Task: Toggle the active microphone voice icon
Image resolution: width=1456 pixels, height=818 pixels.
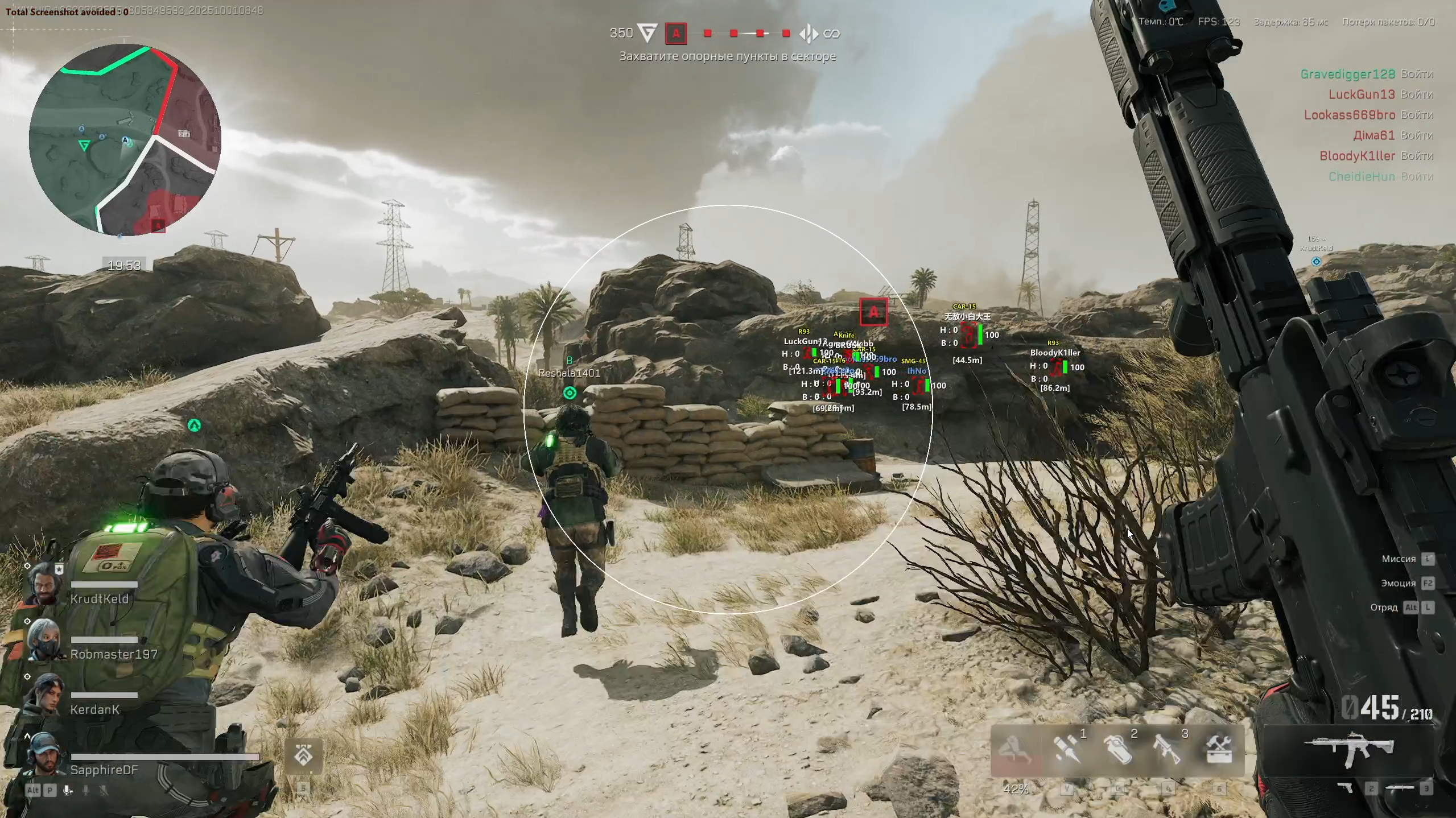Action: click(68, 790)
